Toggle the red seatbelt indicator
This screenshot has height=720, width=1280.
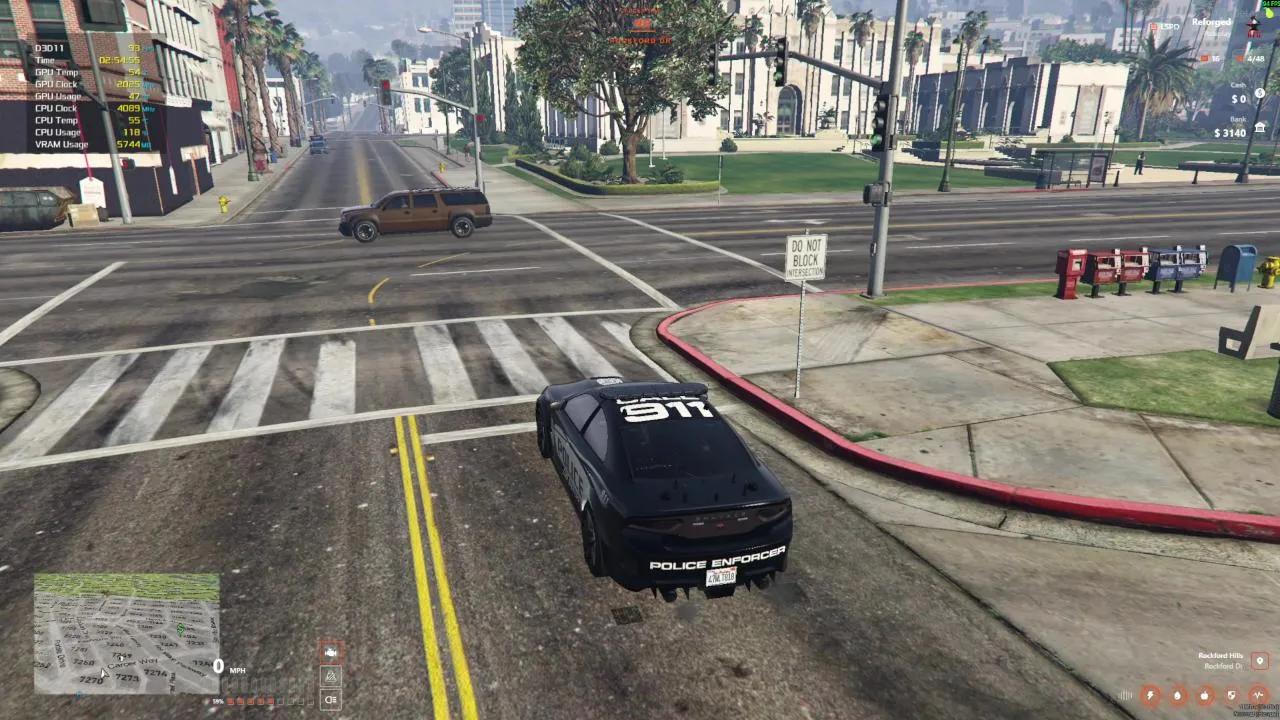[329, 652]
